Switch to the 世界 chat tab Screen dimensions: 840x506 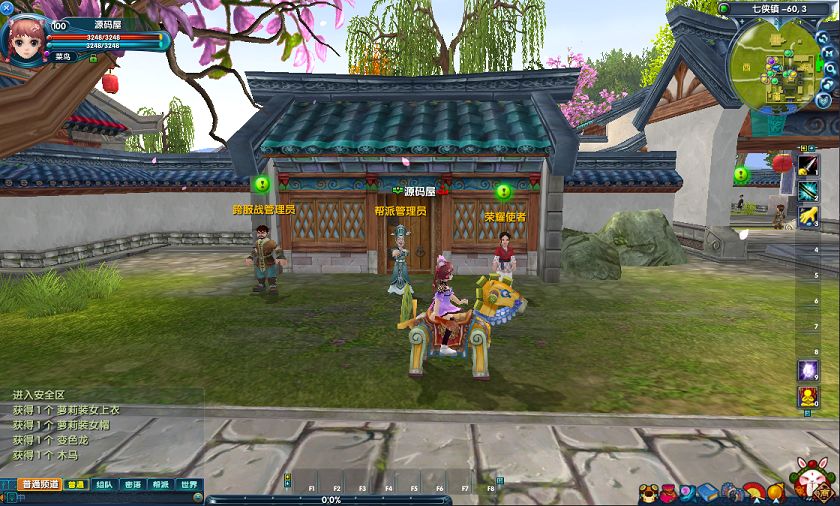coord(188,485)
